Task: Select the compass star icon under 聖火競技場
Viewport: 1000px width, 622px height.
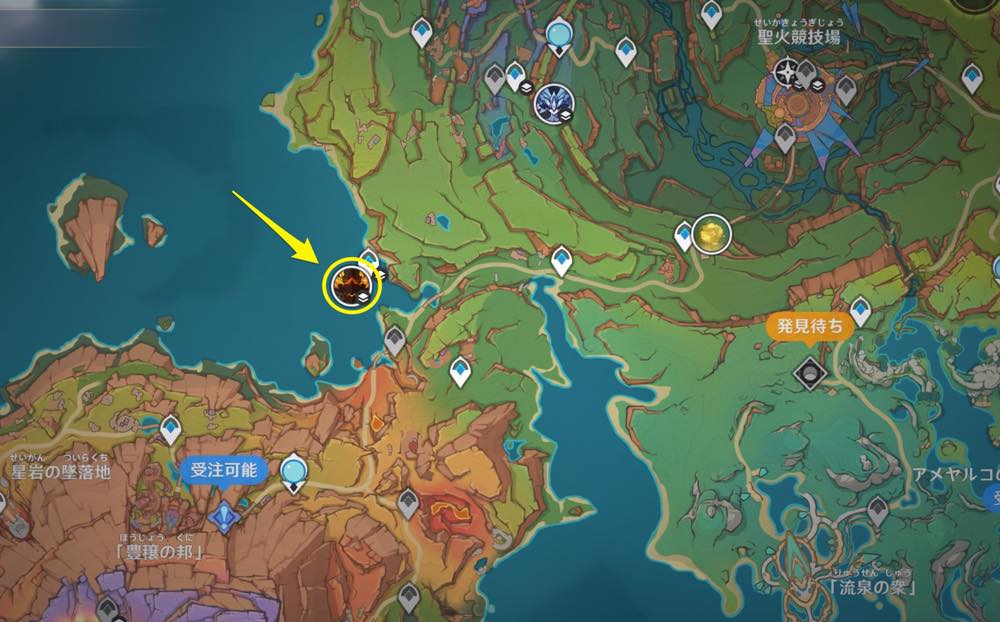Action: 788,72
